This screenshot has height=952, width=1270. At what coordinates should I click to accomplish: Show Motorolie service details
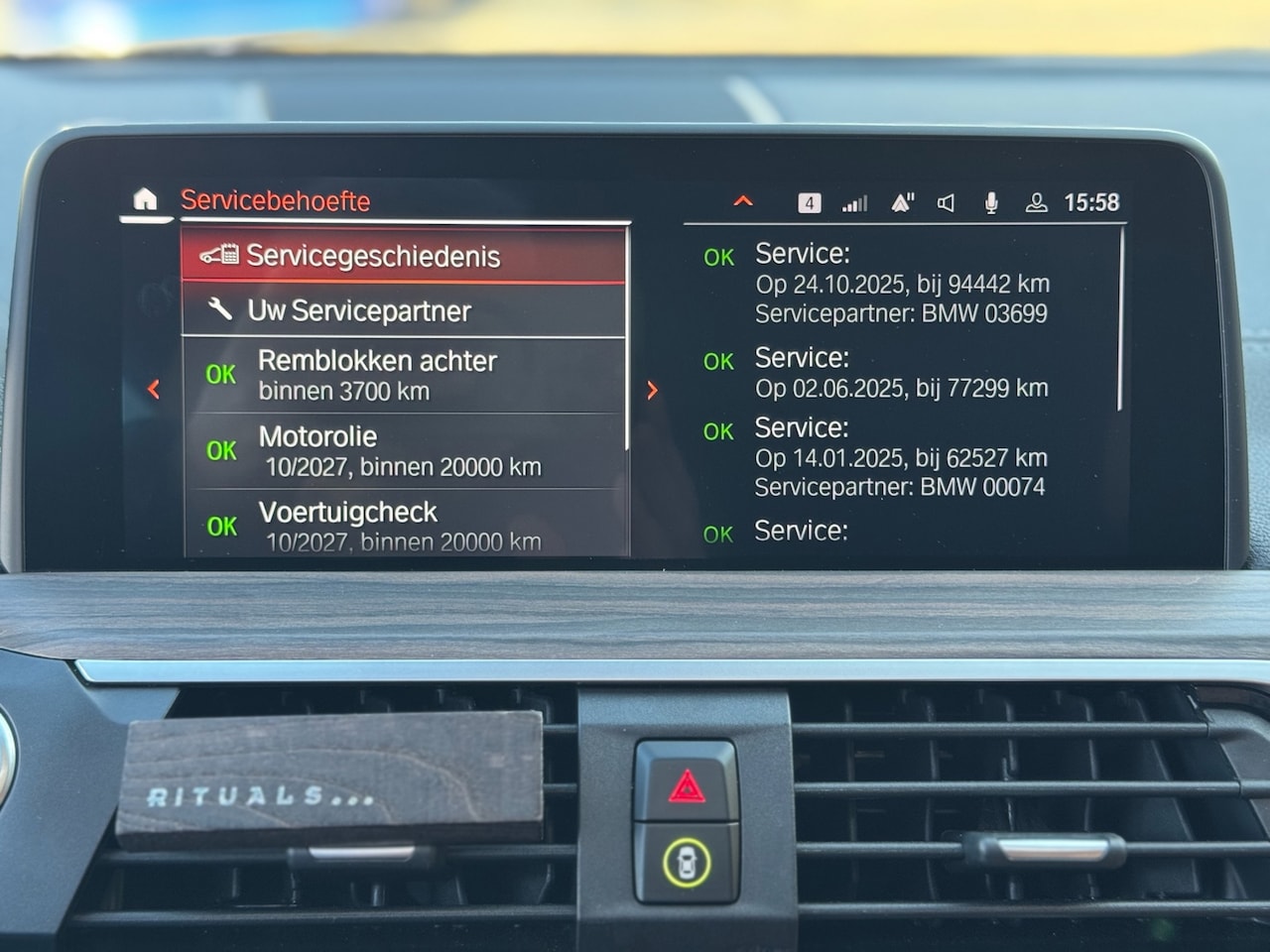(403, 451)
